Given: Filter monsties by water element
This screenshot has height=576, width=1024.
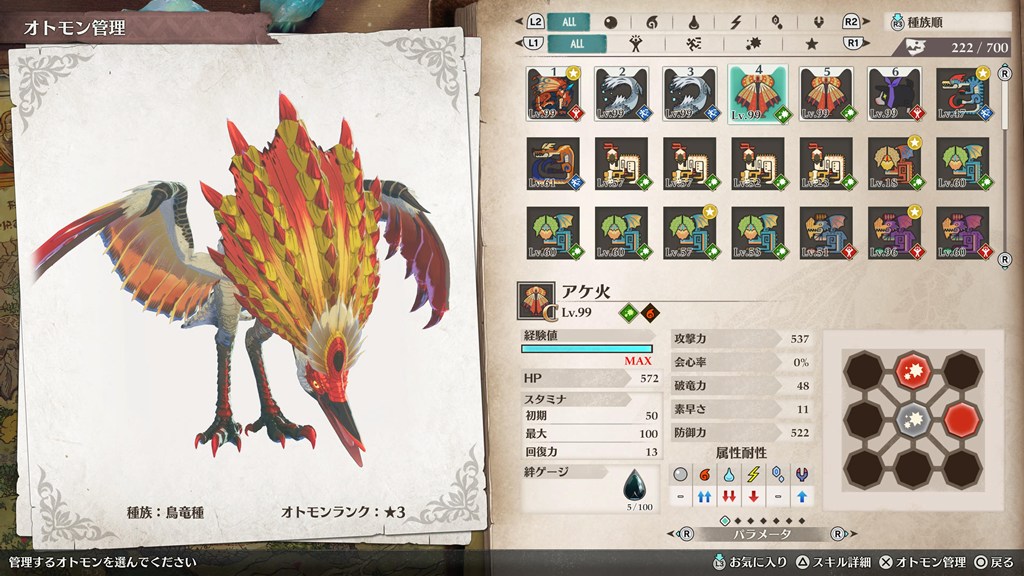Looking at the screenshot, I should [x=695, y=22].
